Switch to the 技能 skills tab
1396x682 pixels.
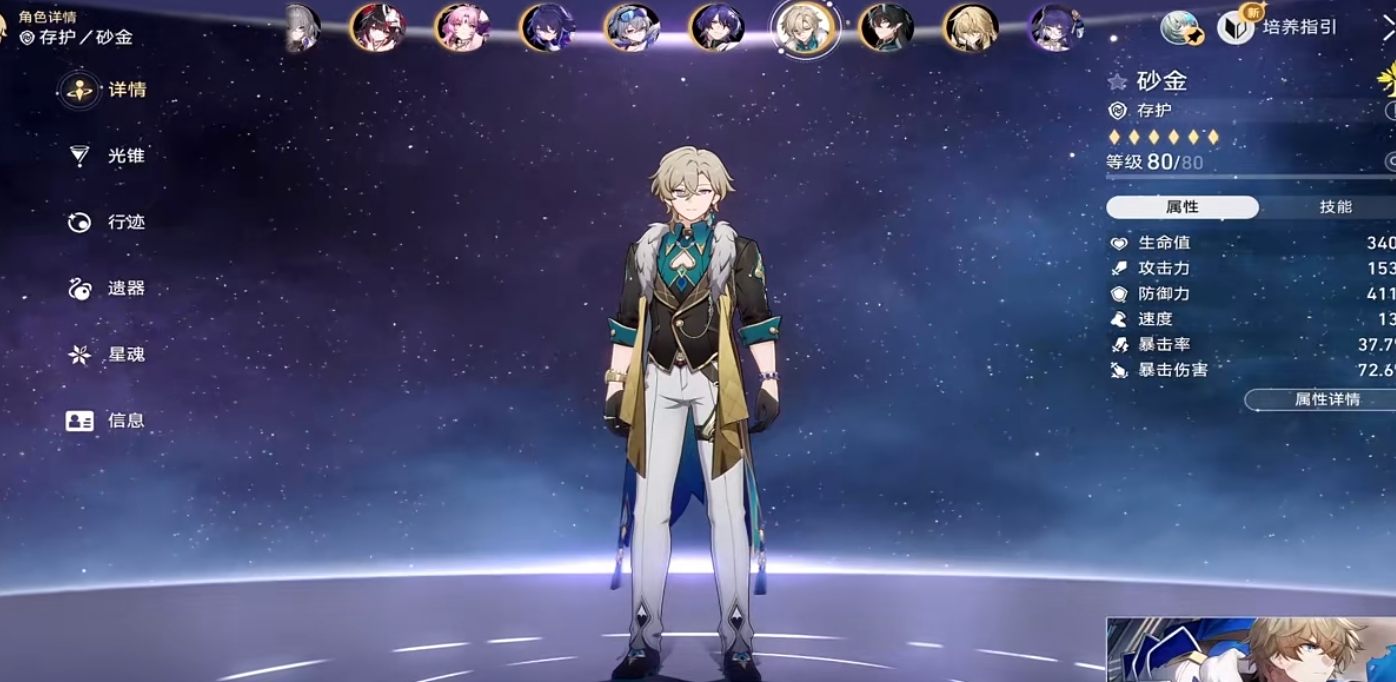pyautogui.click(x=1335, y=207)
